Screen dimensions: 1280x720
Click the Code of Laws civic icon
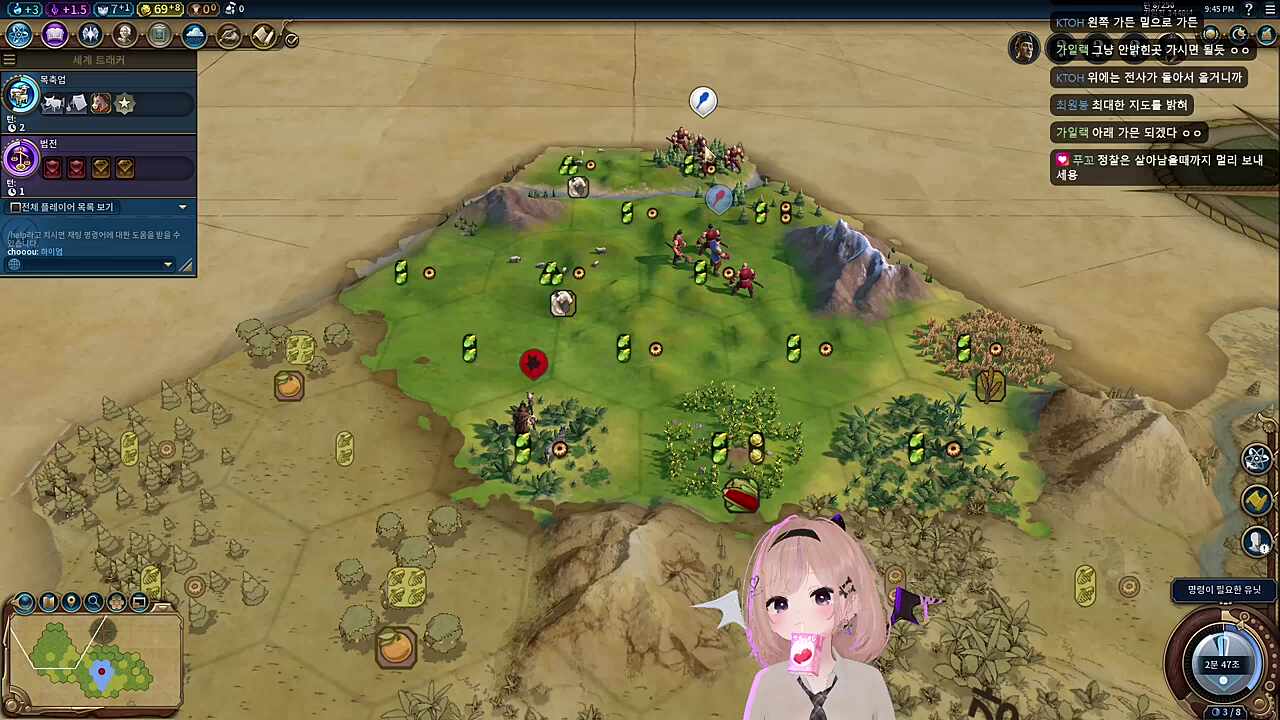[x=21, y=158]
